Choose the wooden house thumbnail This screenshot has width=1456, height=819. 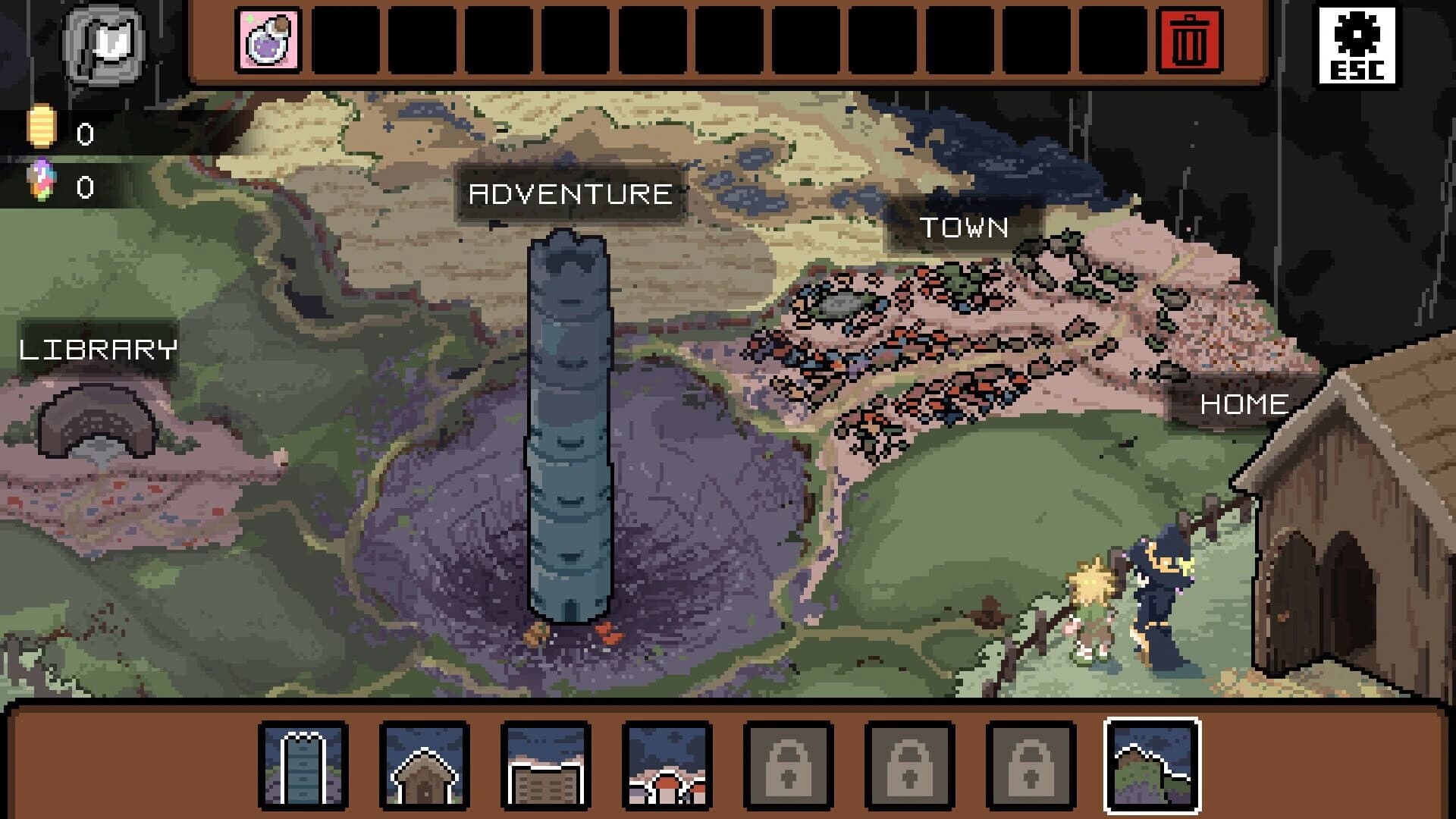coord(424,764)
